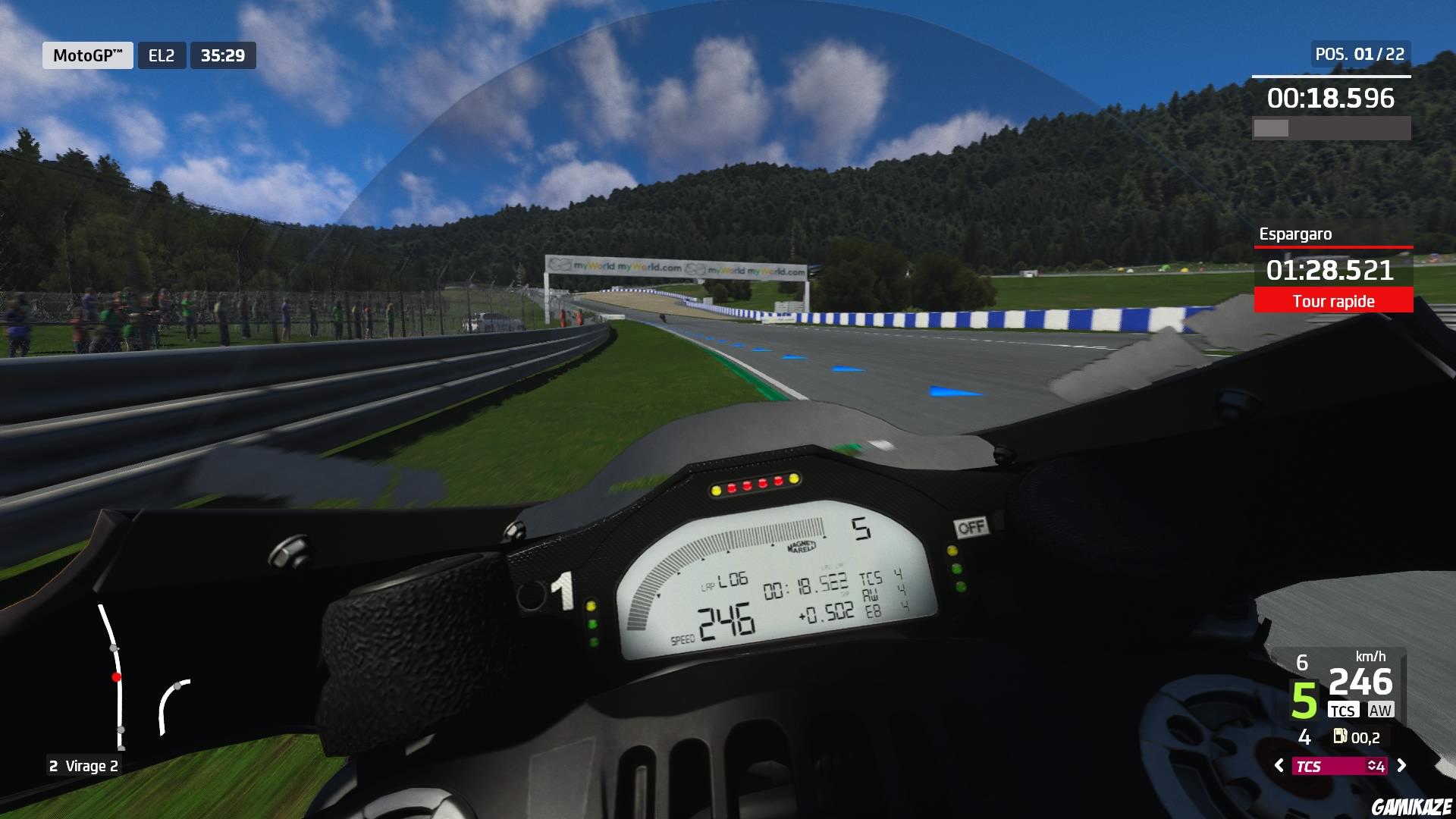The image size is (1456, 819).
Task: Click the right arrow of the TCS selector
Action: click(1401, 765)
